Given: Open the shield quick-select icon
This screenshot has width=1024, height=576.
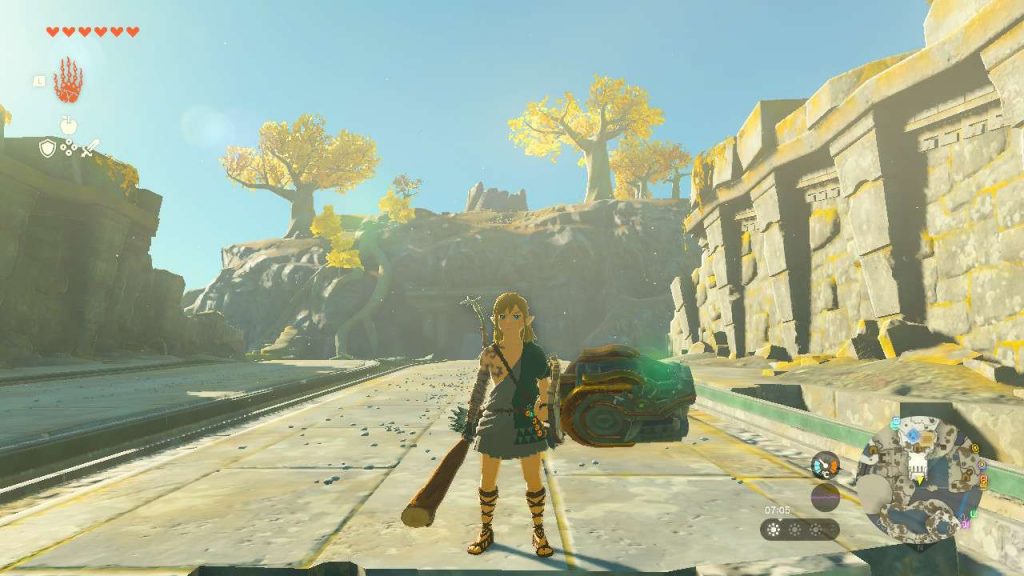Looking at the screenshot, I should click(46, 148).
